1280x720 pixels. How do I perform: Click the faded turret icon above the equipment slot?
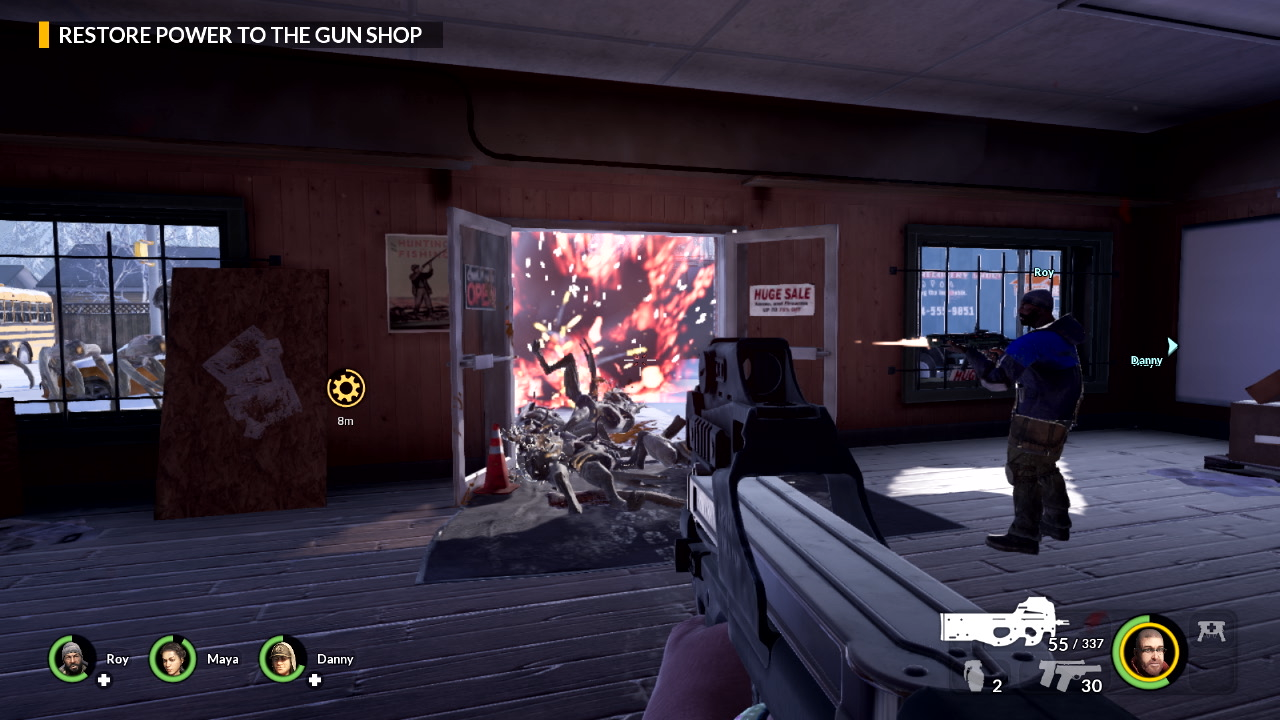point(1212,630)
